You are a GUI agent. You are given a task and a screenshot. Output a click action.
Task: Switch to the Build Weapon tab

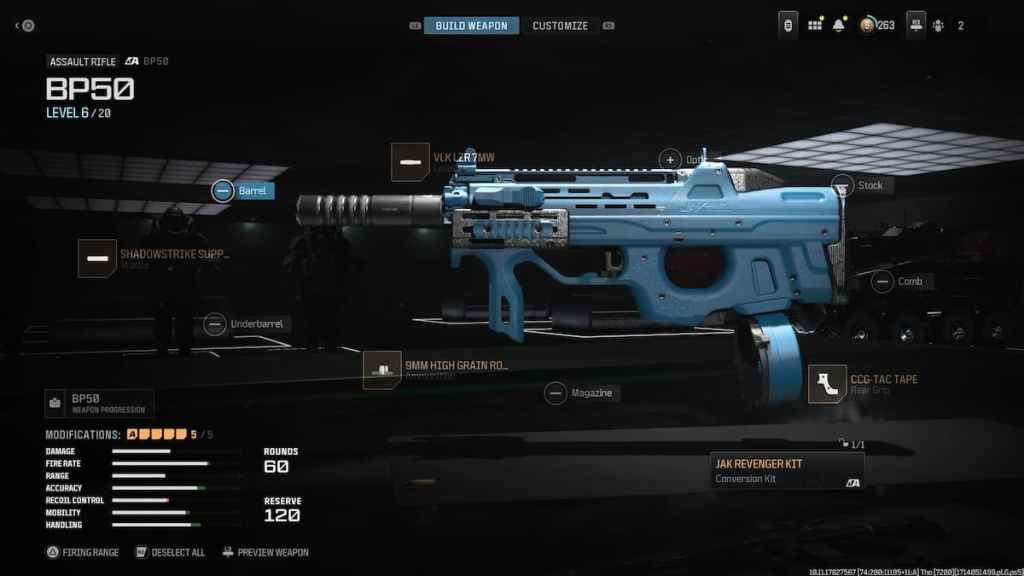coord(471,25)
